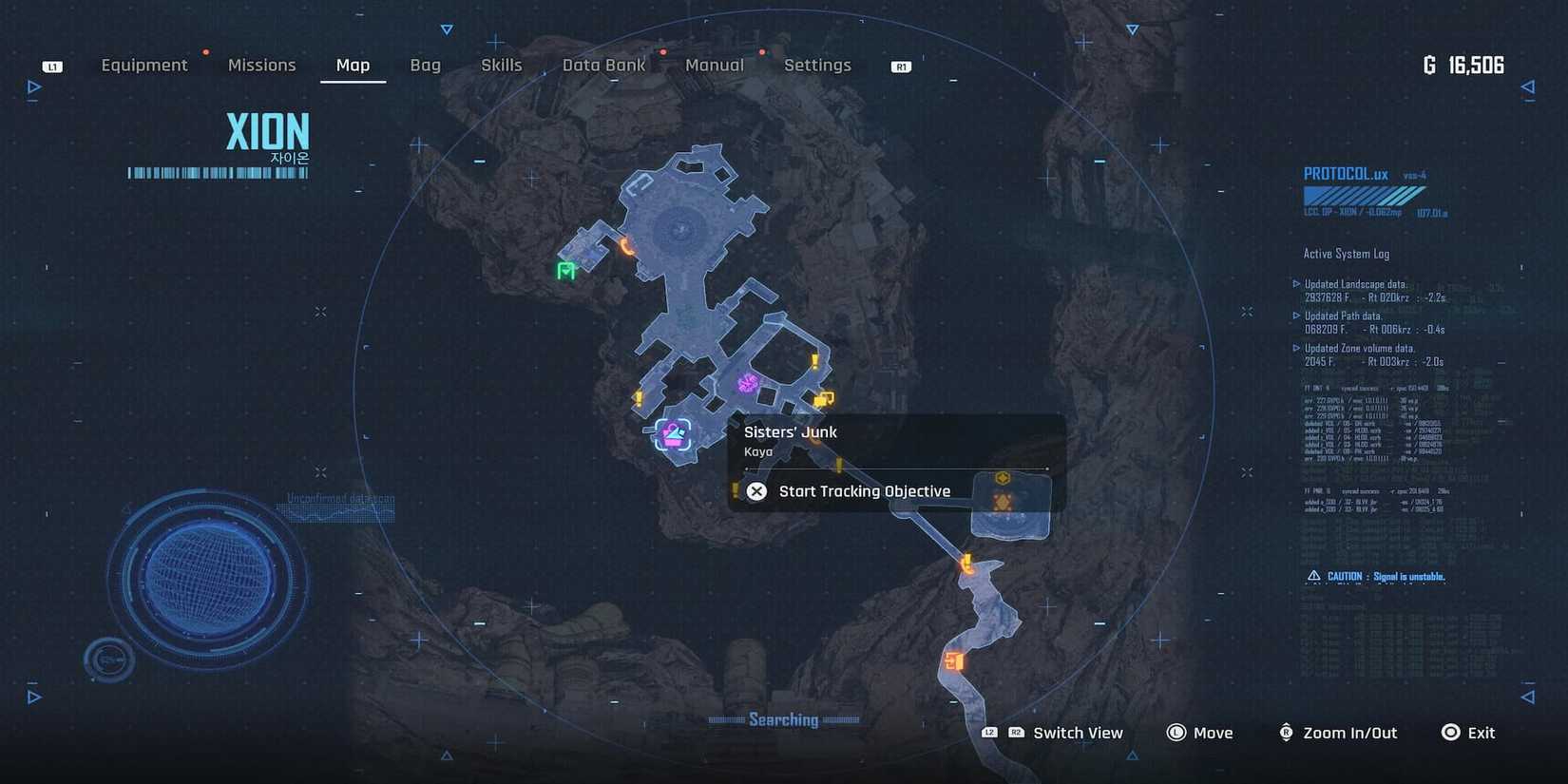1568x784 pixels.
Task: Select a yellow exclamation quest marker on the map
Action: click(813, 359)
